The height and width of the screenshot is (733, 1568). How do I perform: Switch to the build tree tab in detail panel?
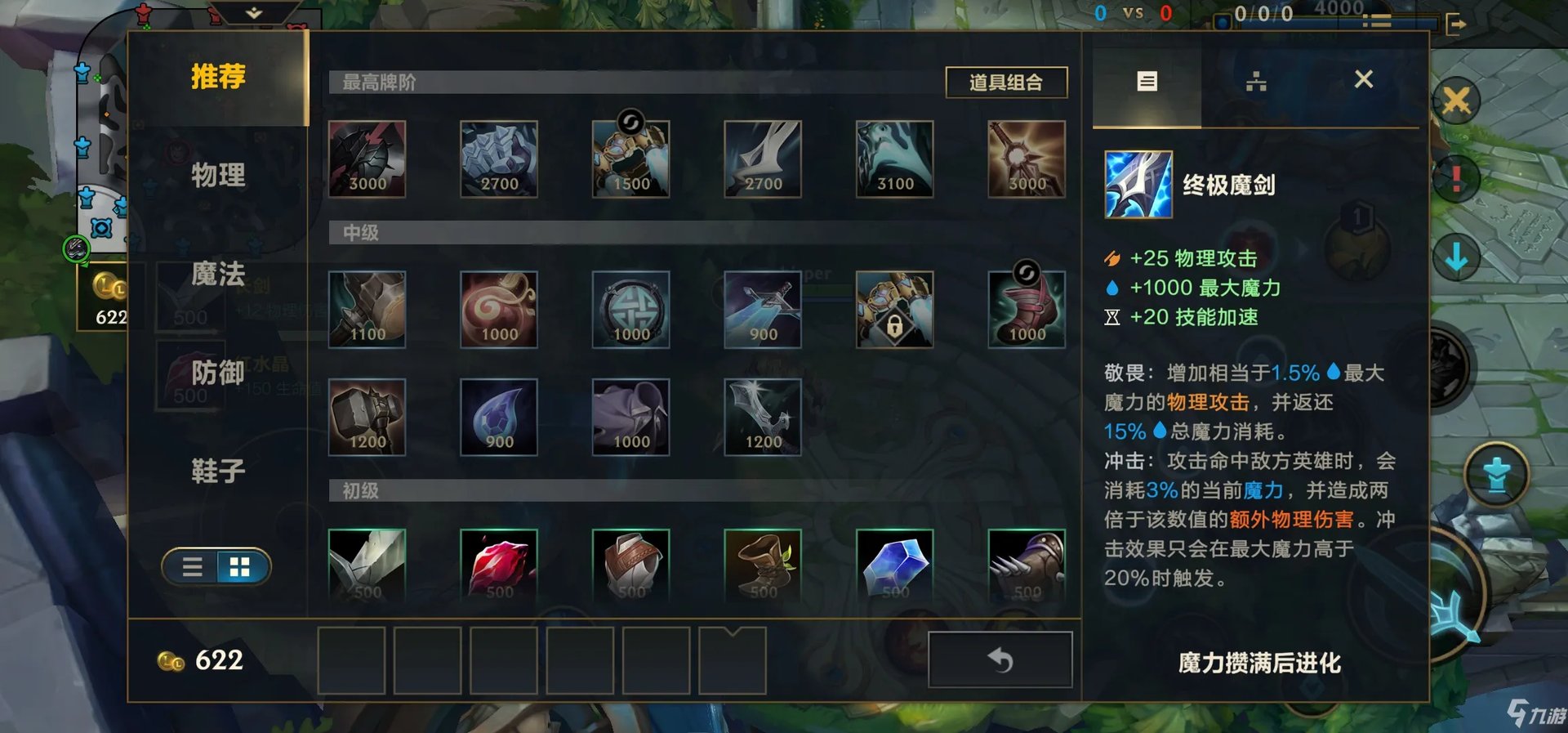(x=1255, y=81)
